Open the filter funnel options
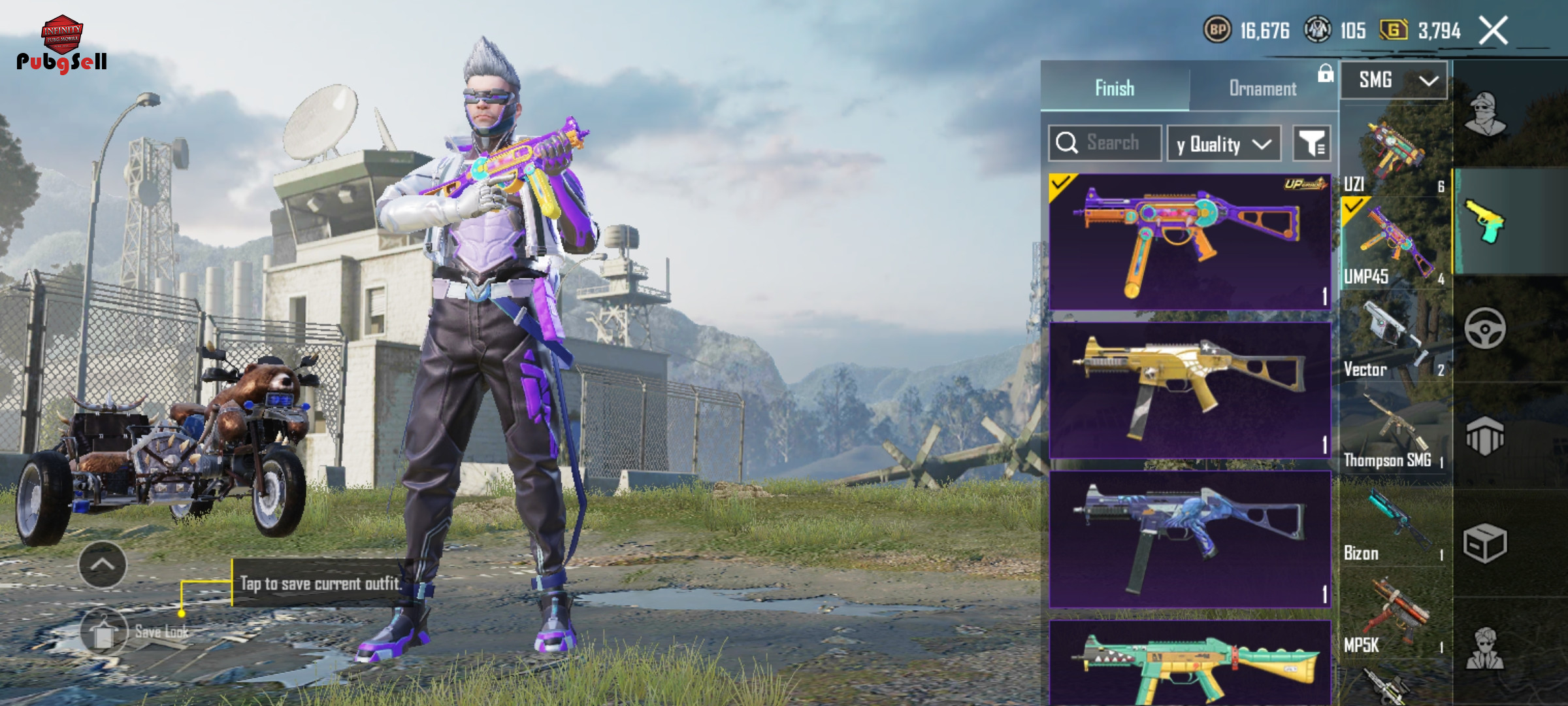This screenshot has height=706, width=1568. [1311, 144]
